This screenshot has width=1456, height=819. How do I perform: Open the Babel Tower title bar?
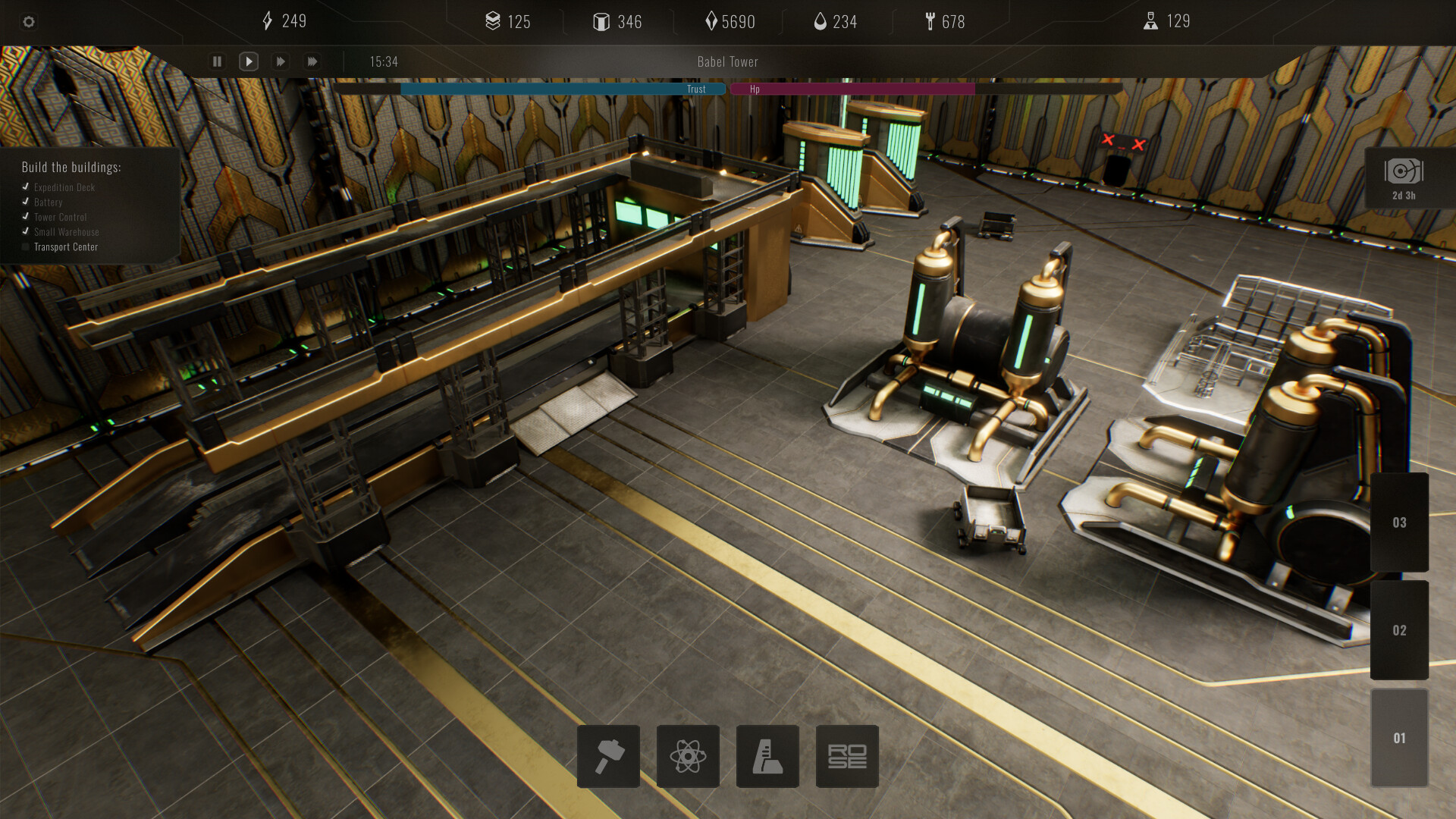726,61
